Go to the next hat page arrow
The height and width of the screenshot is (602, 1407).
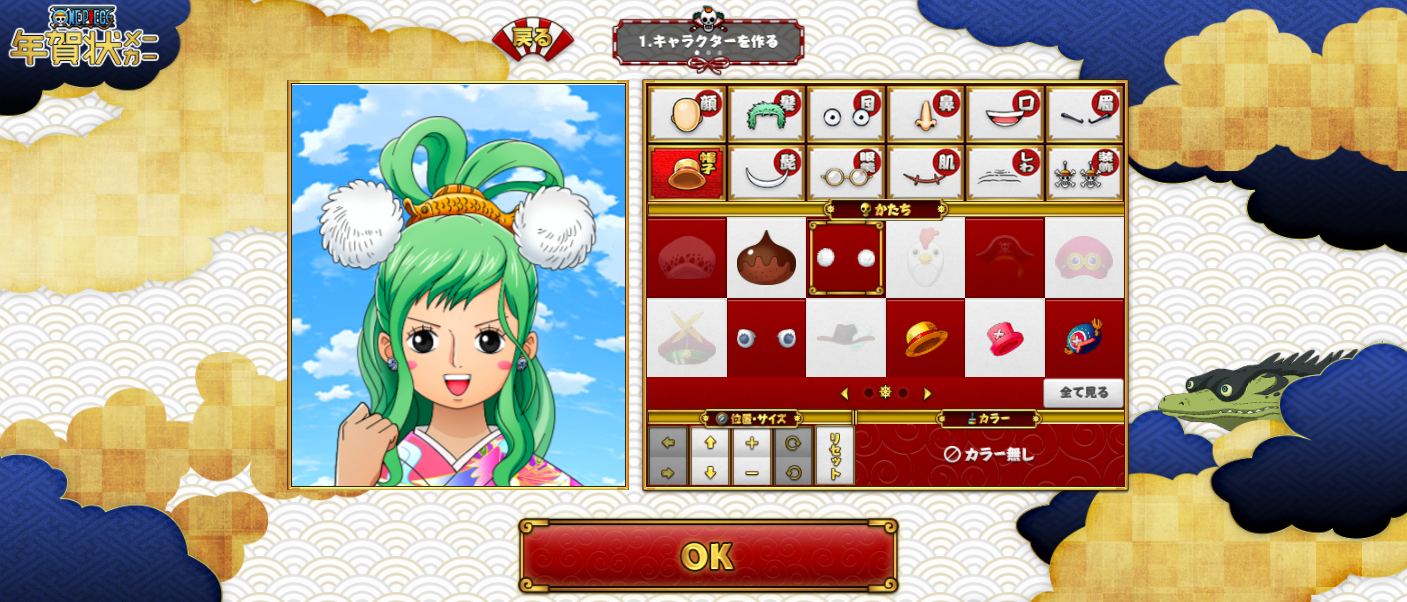927,393
